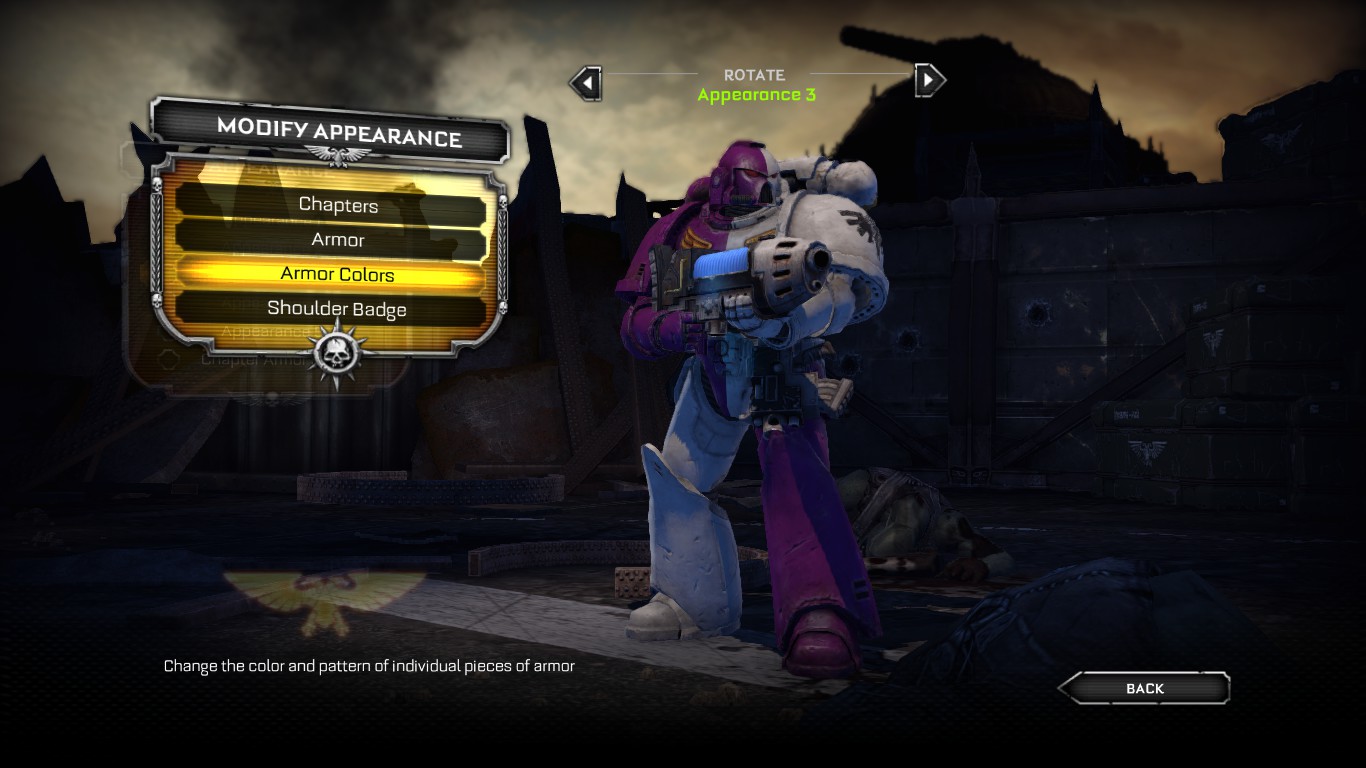The width and height of the screenshot is (1366, 768).
Task: Select the Armor menu option
Action: point(338,240)
